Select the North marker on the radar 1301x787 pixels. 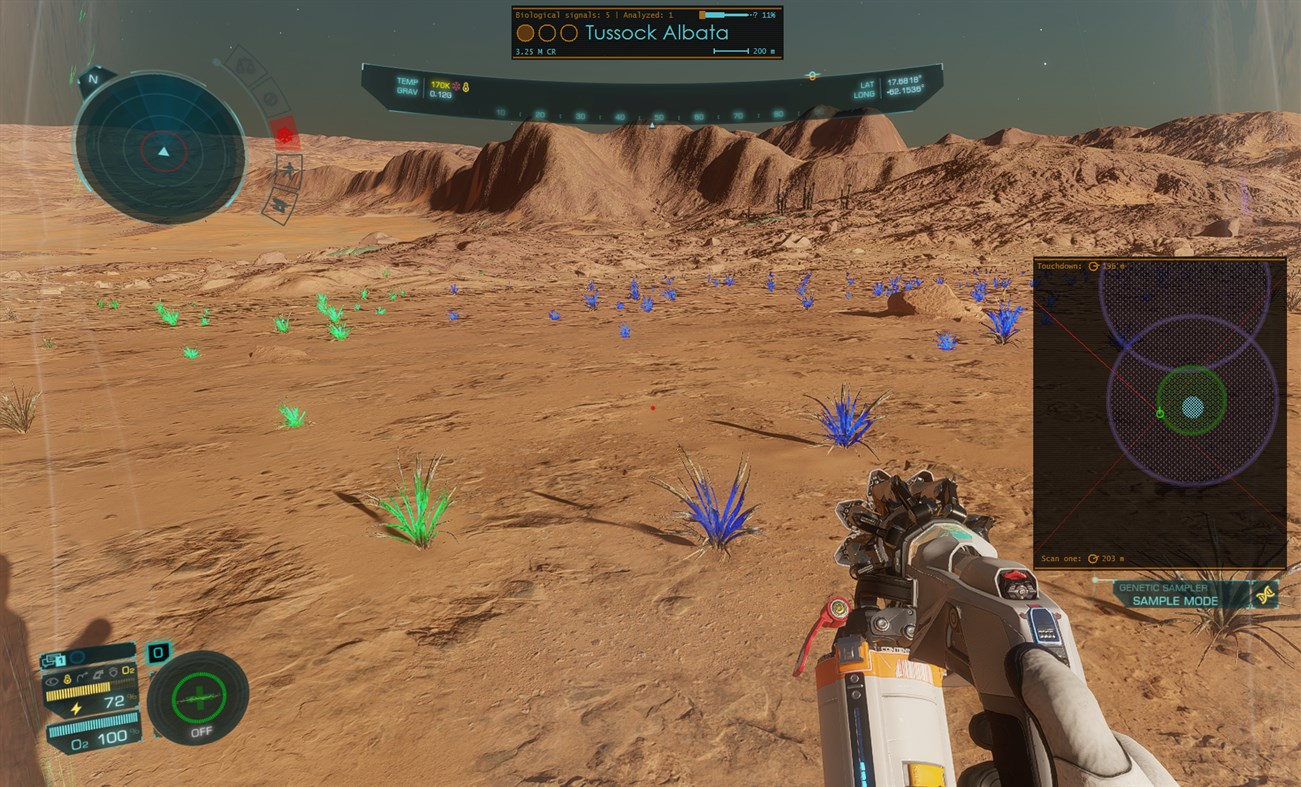[x=93, y=79]
